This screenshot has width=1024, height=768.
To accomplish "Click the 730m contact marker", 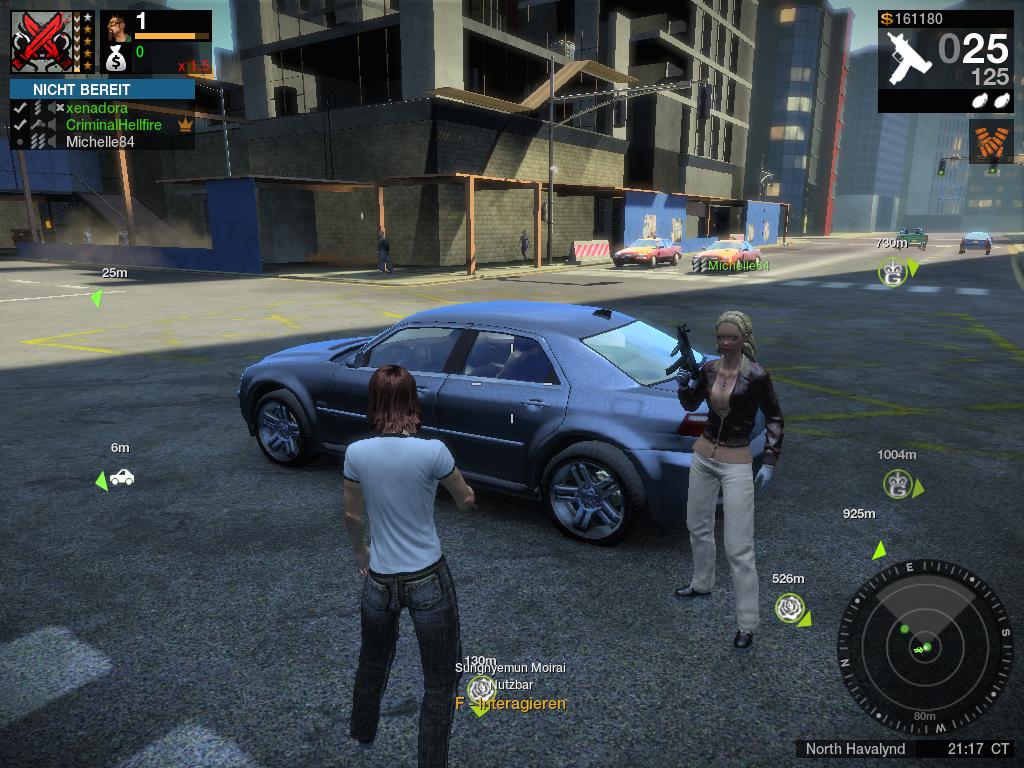I will [x=891, y=271].
